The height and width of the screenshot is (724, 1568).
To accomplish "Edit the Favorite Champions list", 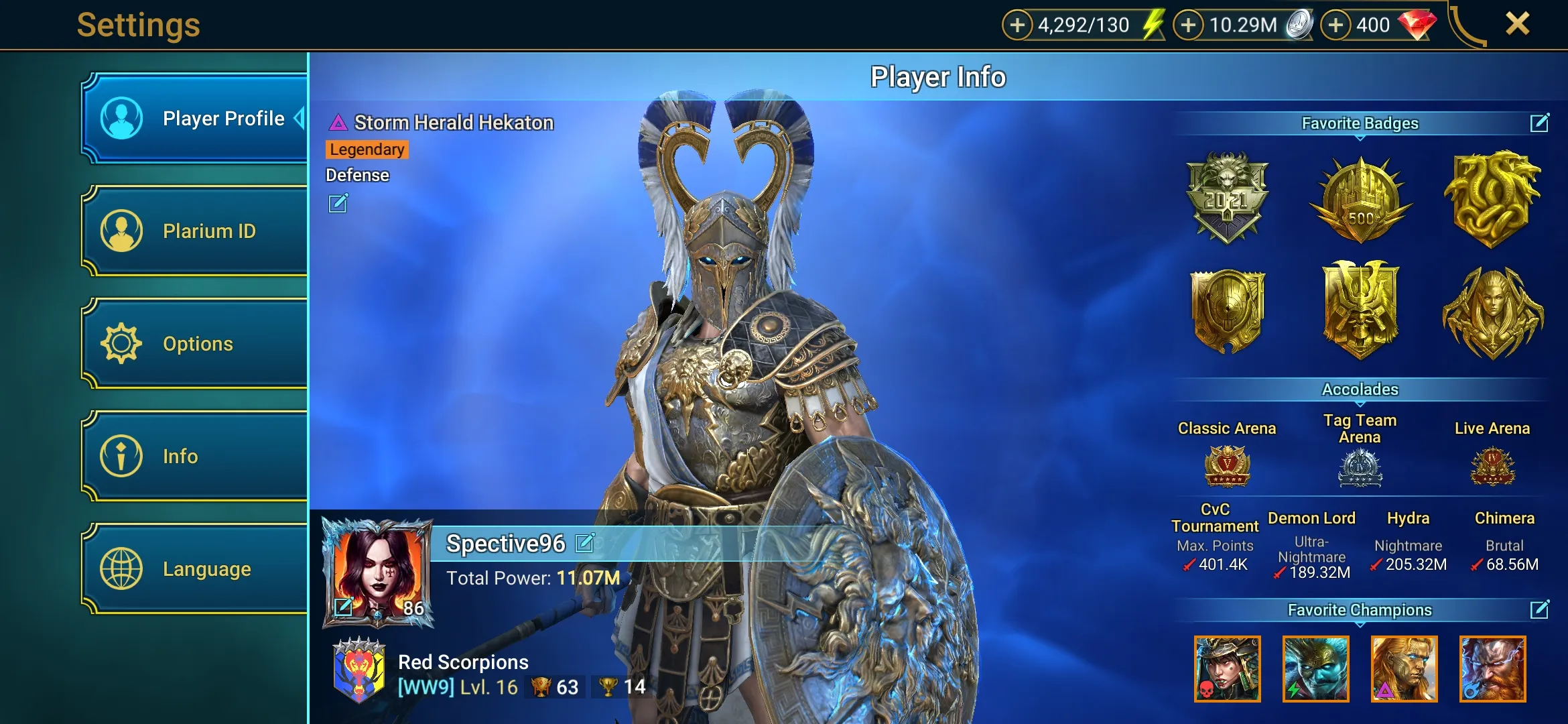I will [1539, 609].
